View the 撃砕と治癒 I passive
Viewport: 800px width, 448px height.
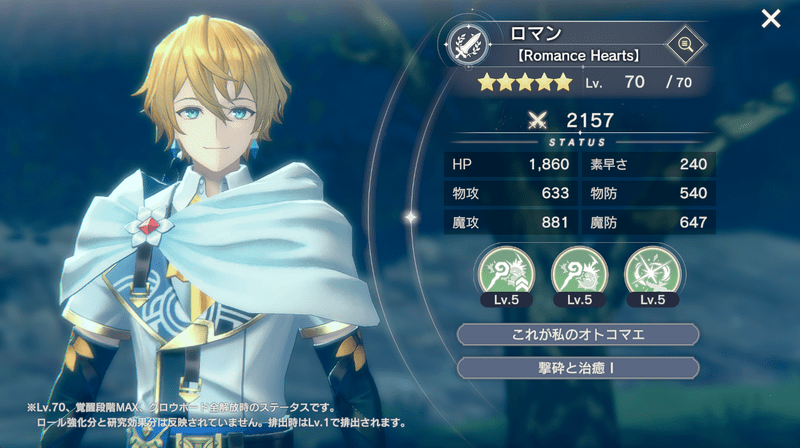click(x=578, y=368)
